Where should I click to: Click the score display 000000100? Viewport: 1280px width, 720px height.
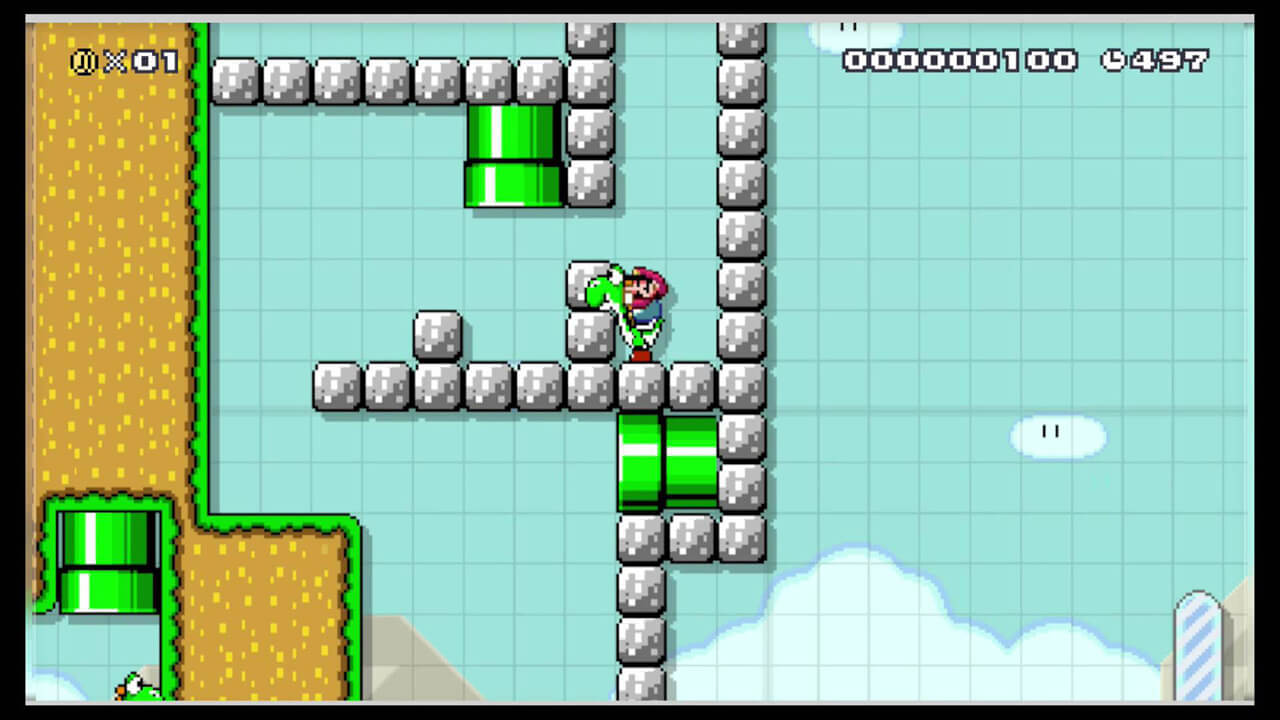coord(960,62)
